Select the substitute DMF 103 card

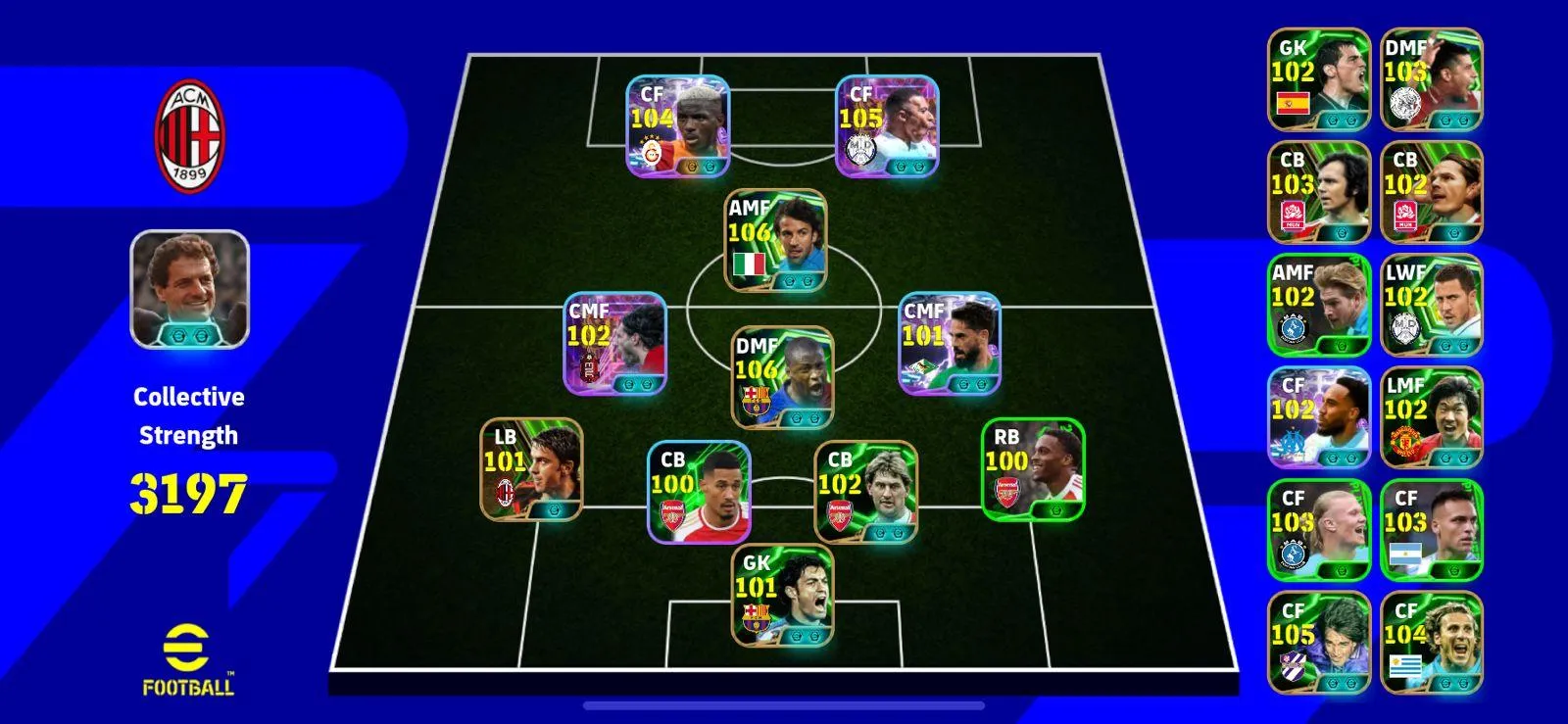coord(1432,79)
